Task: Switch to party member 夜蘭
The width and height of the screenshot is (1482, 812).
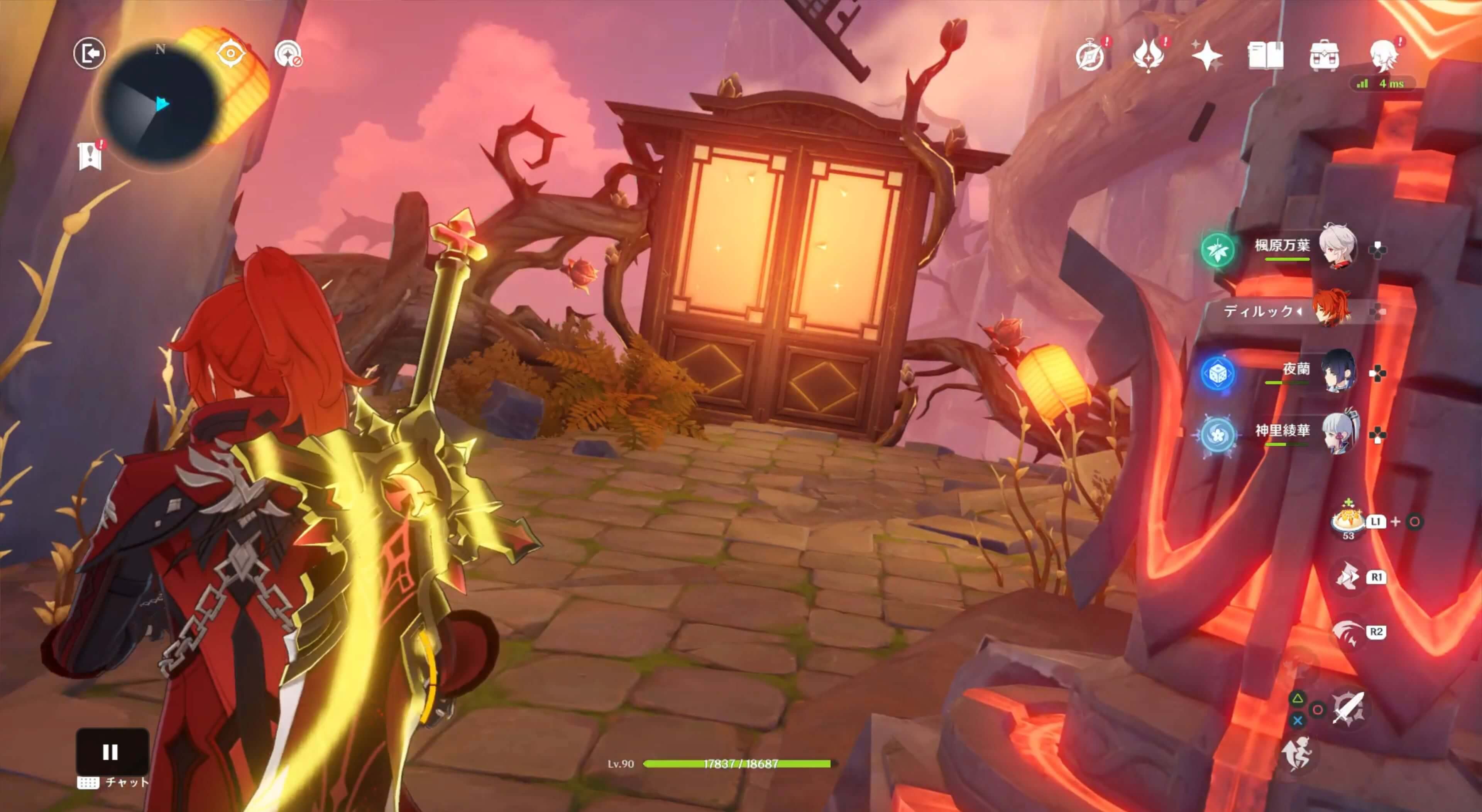Action: pyautogui.click(x=1338, y=371)
